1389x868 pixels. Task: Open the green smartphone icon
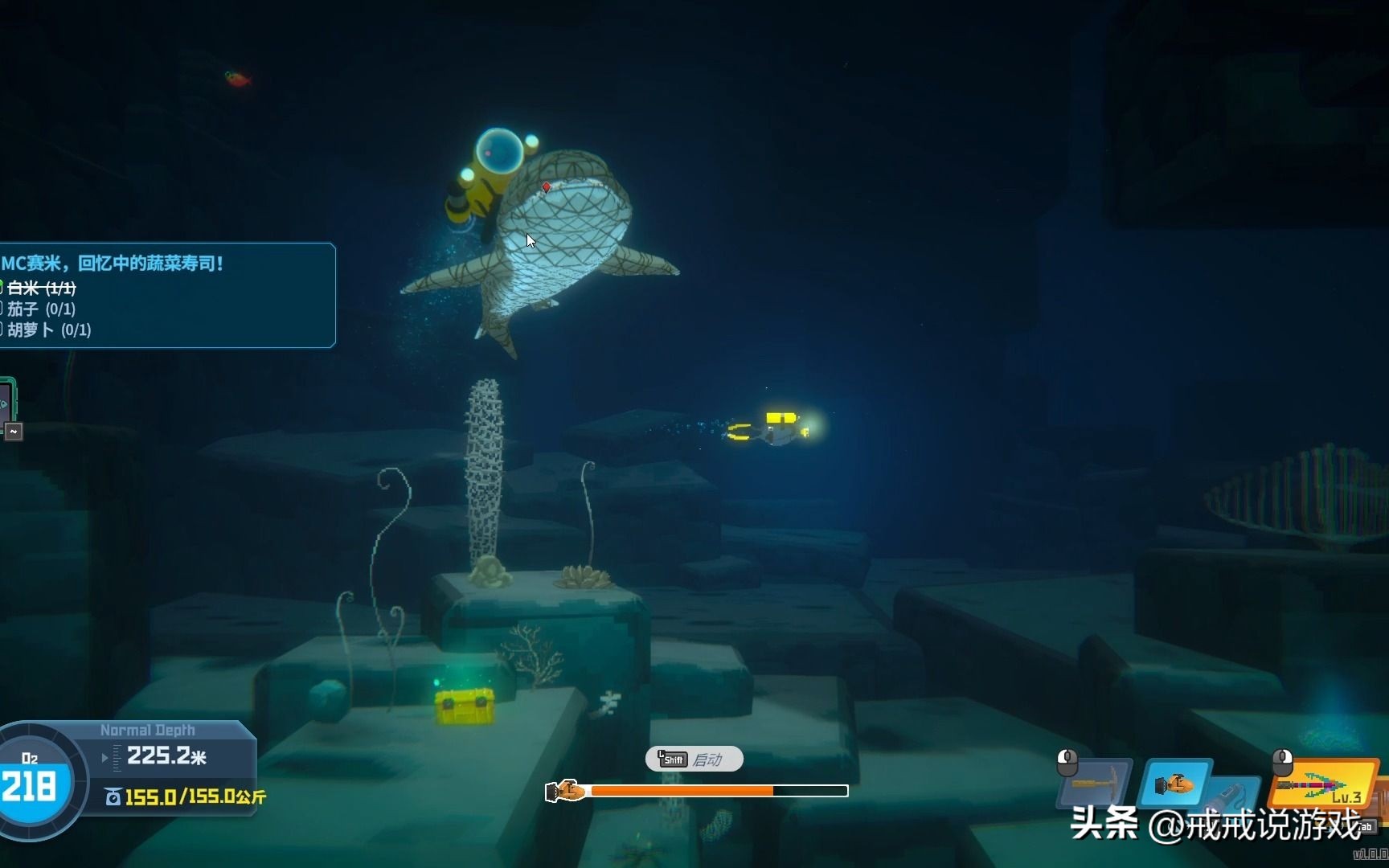[5, 402]
